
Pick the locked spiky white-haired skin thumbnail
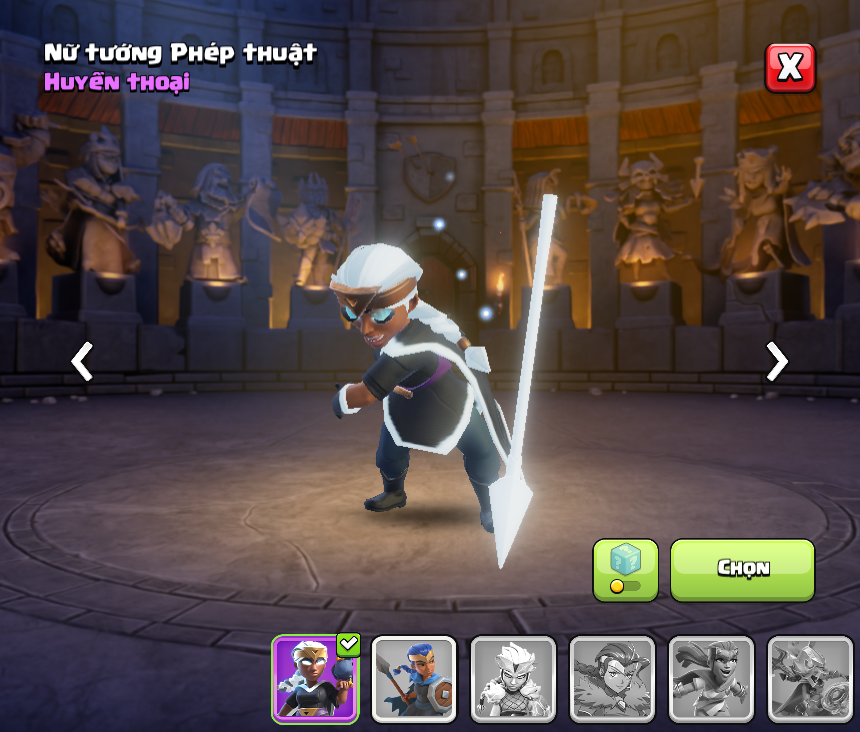(513, 679)
